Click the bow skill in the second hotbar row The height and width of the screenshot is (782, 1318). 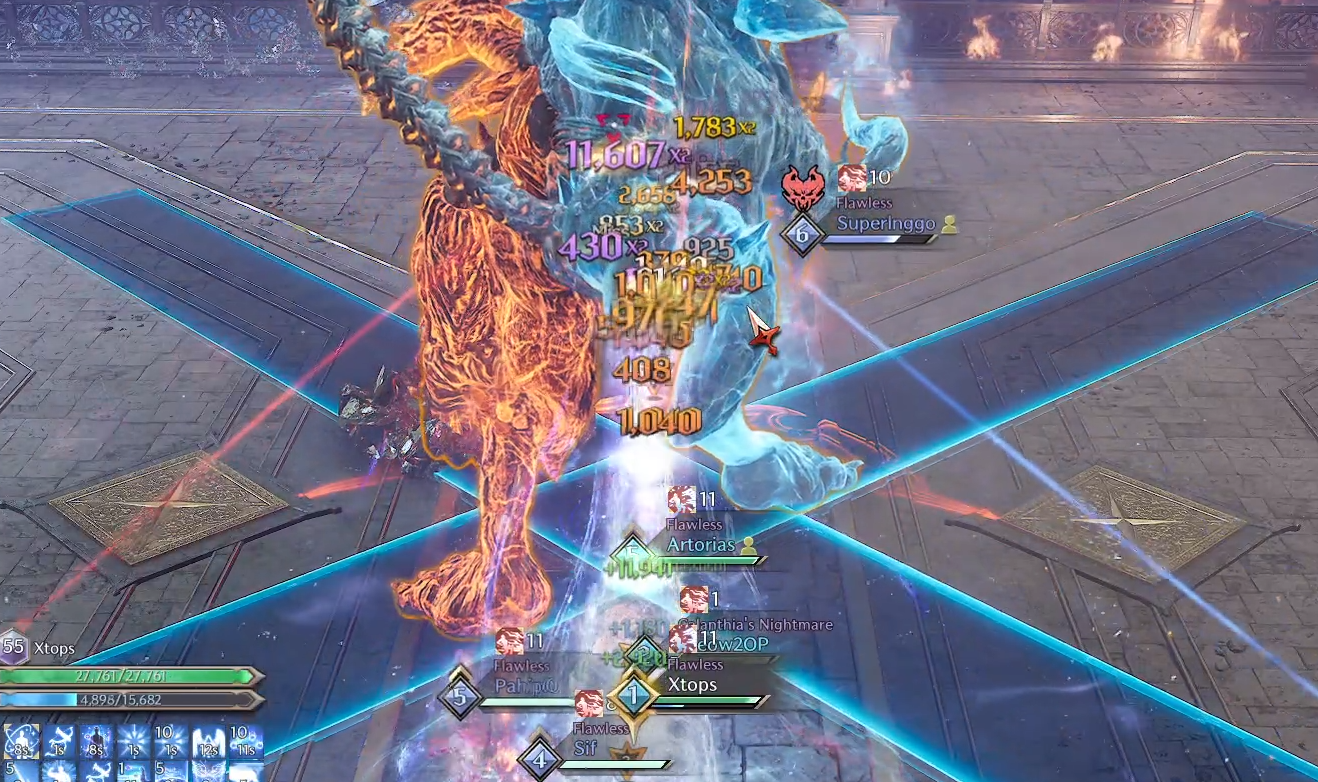pos(100,772)
